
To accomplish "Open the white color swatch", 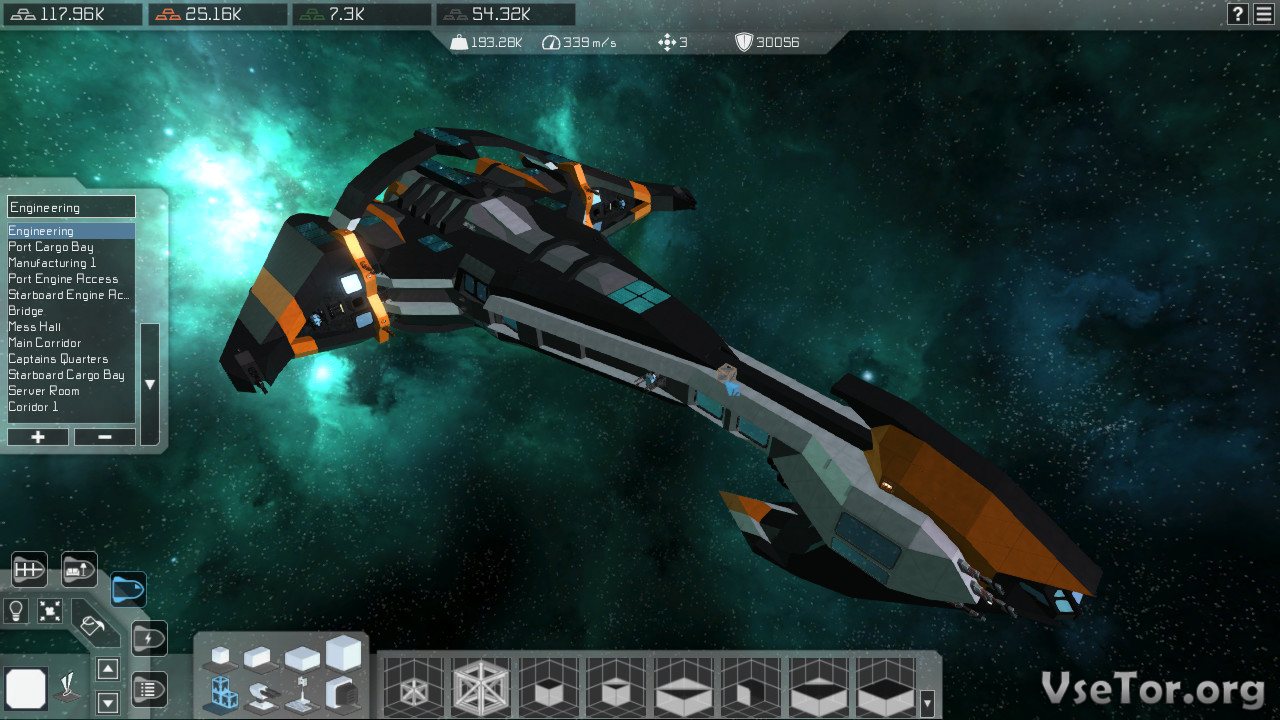I will pyautogui.click(x=26, y=688).
